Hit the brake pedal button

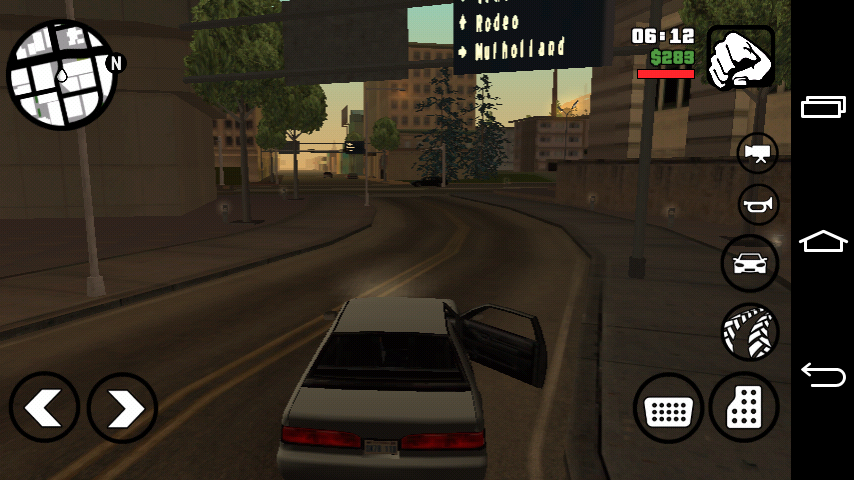click(668, 408)
